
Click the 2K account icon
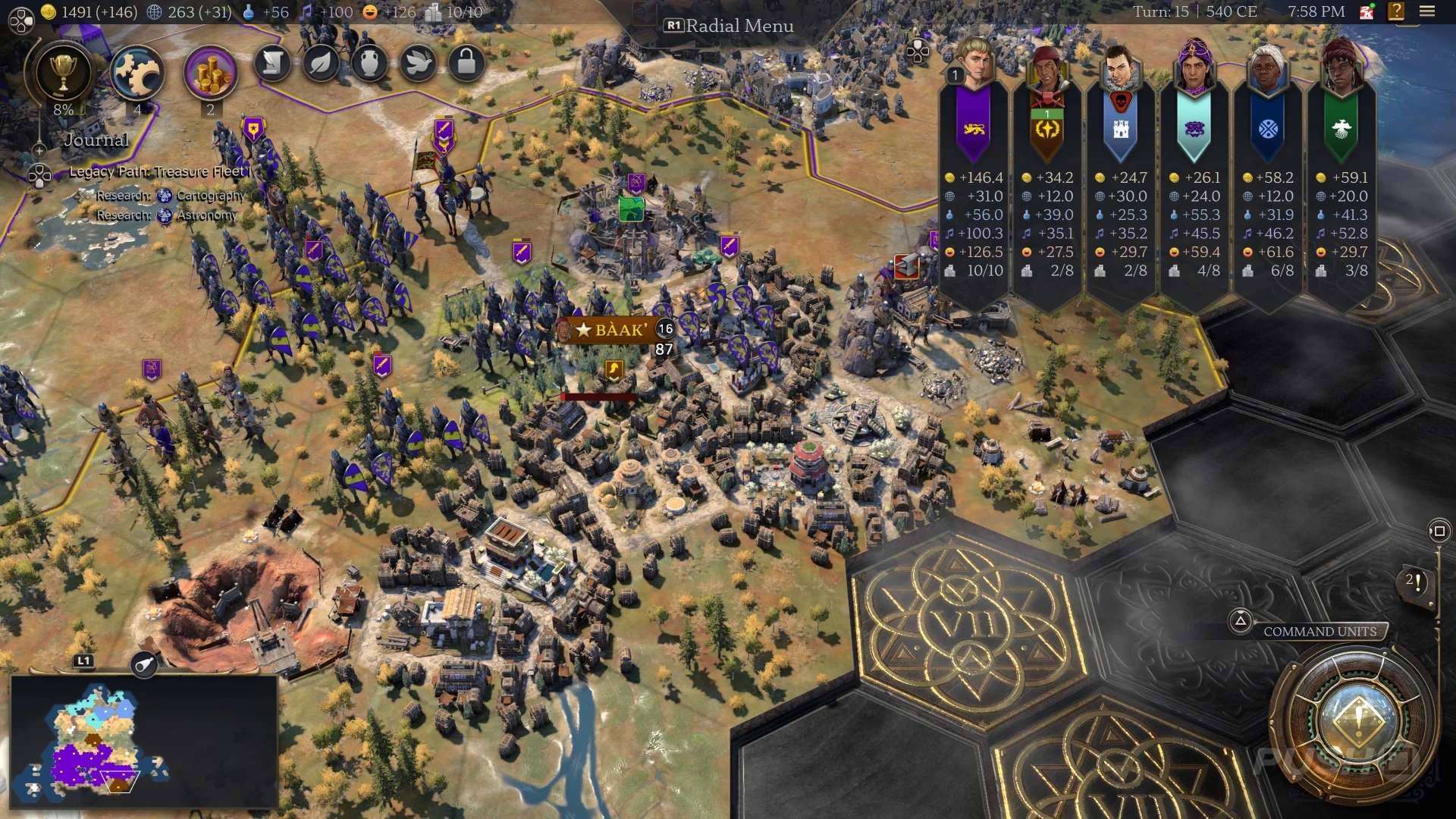[1367, 11]
